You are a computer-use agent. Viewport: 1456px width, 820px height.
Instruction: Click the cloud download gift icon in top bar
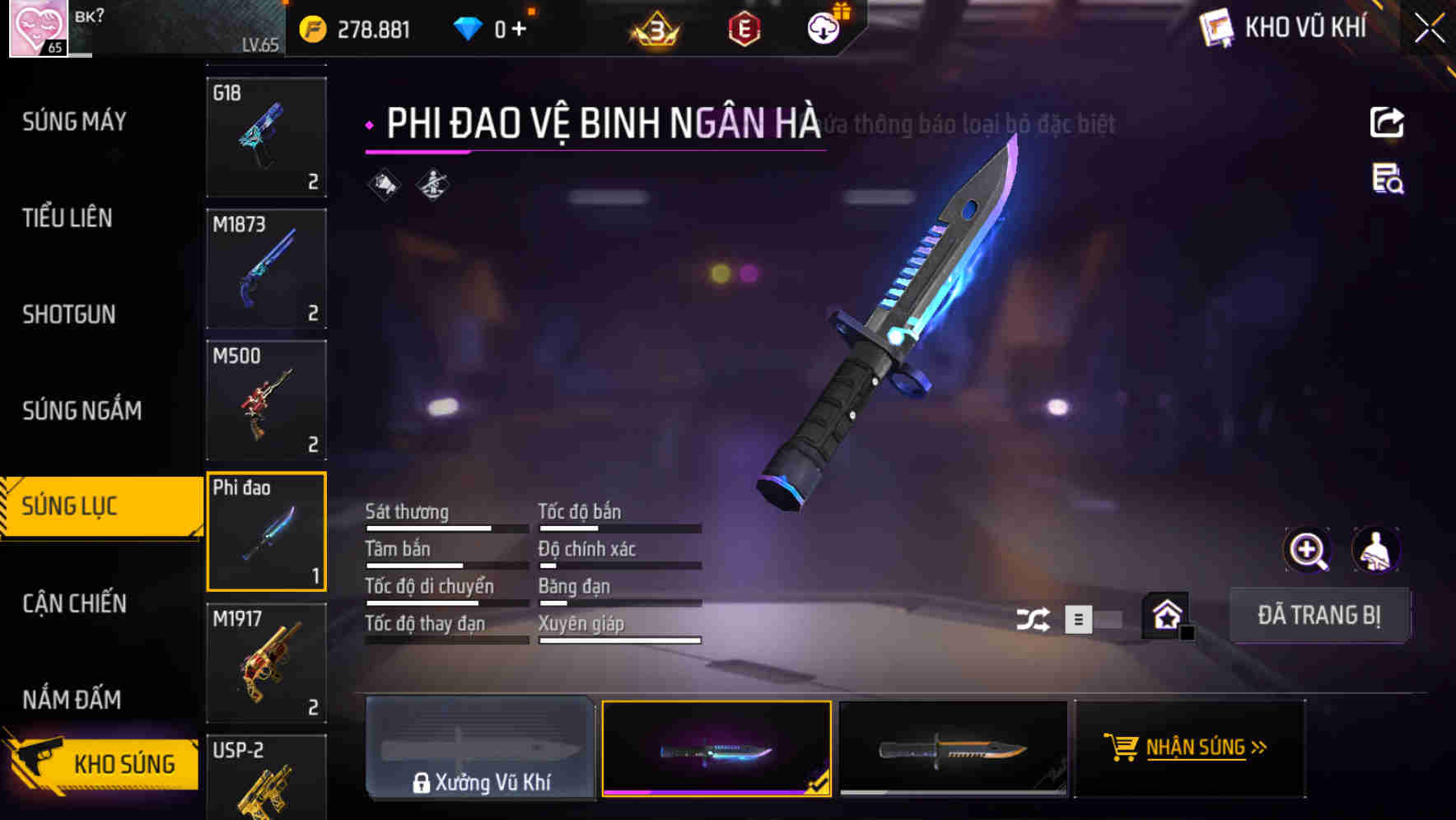pos(823,27)
